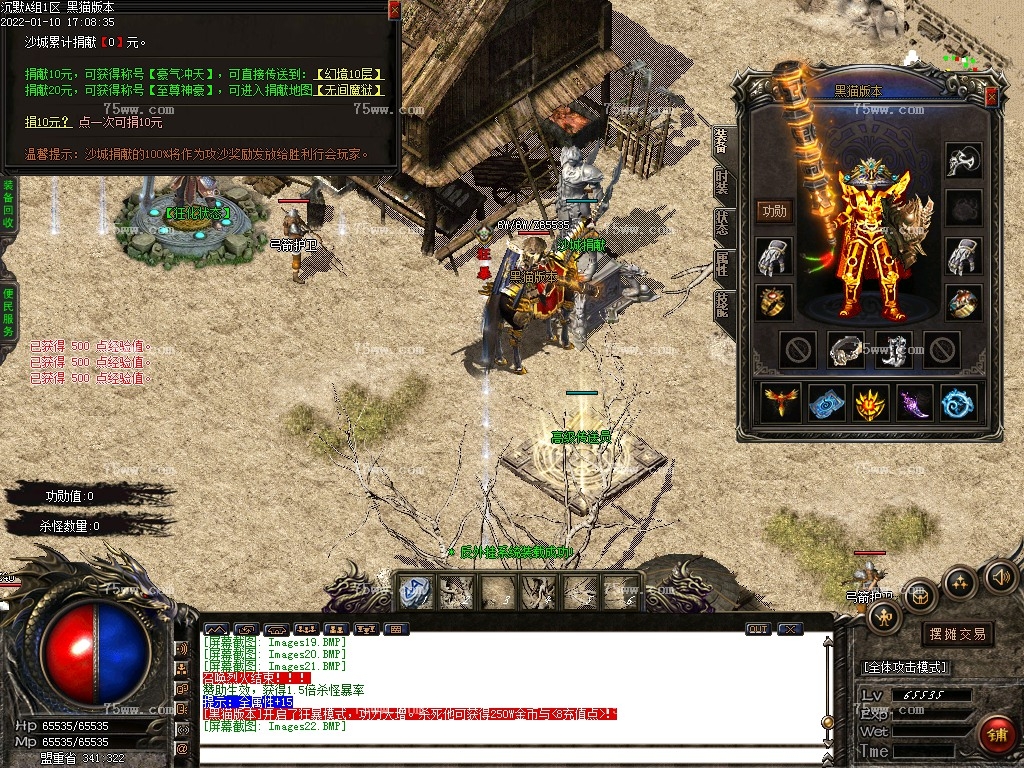This screenshot has height=768, width=1024.
Task: Open the 装备回收 equipment recycling side tab
Action: (8, 207)
